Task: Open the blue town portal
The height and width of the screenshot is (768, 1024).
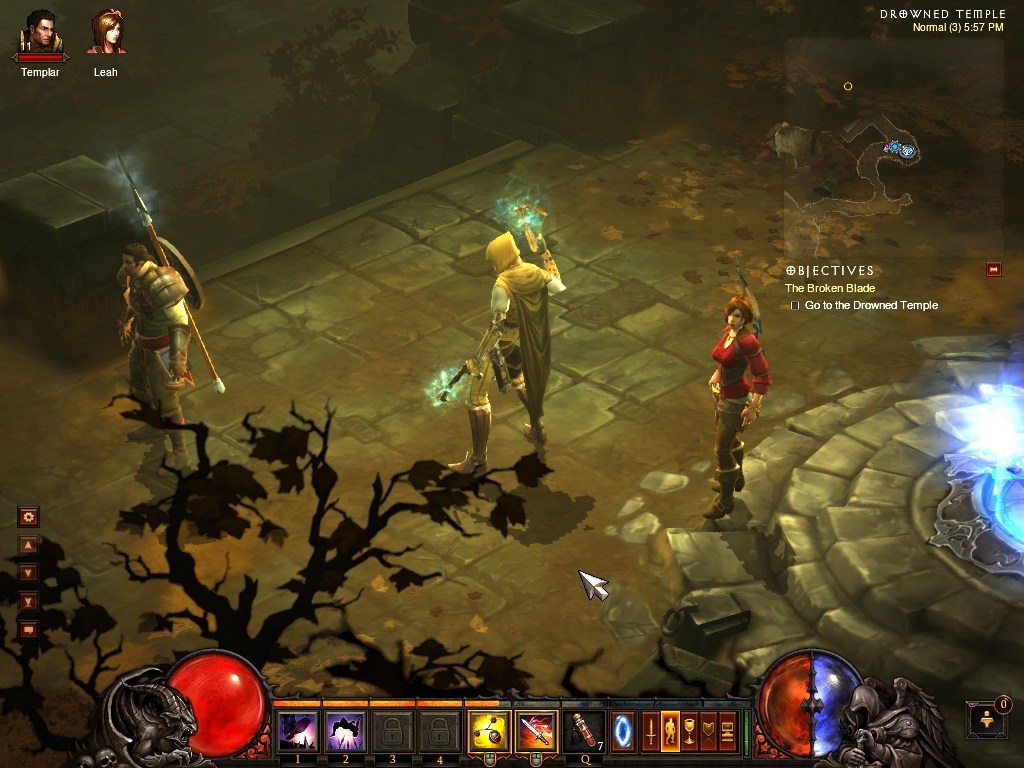Action: 623,731
